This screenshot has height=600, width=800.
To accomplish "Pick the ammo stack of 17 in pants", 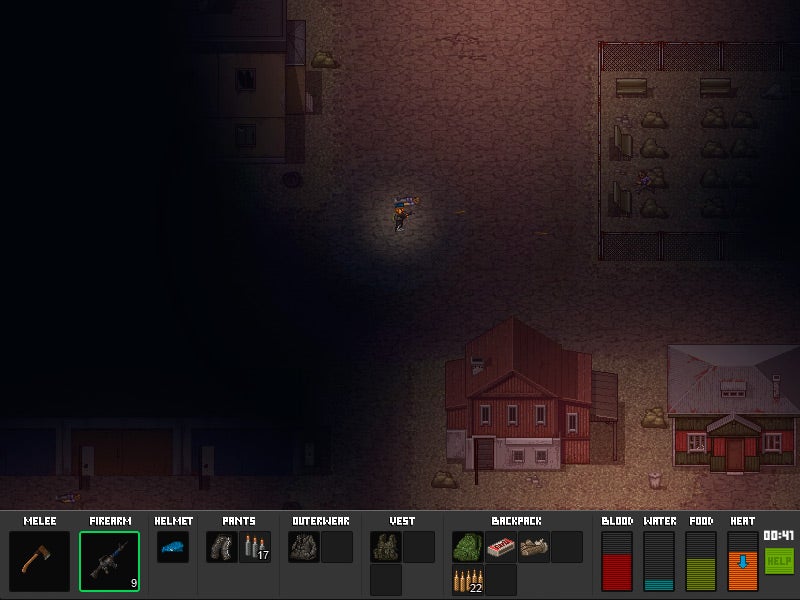I will [x=255, y=547].
